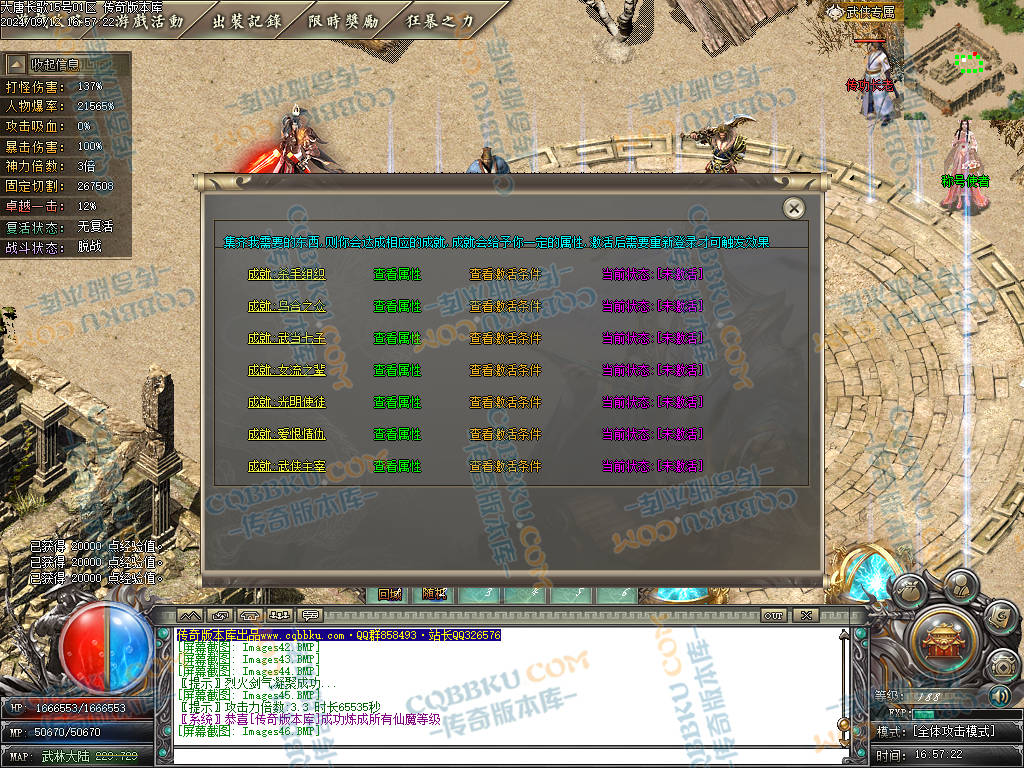This screenshot has width=1024, height=768.
Task: Use the 回城 return-to-town hotbar slot
Action: [x=389, y=594]
